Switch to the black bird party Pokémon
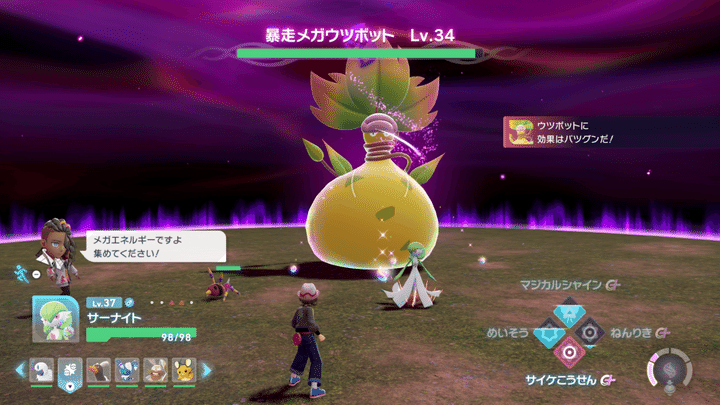 98,371
